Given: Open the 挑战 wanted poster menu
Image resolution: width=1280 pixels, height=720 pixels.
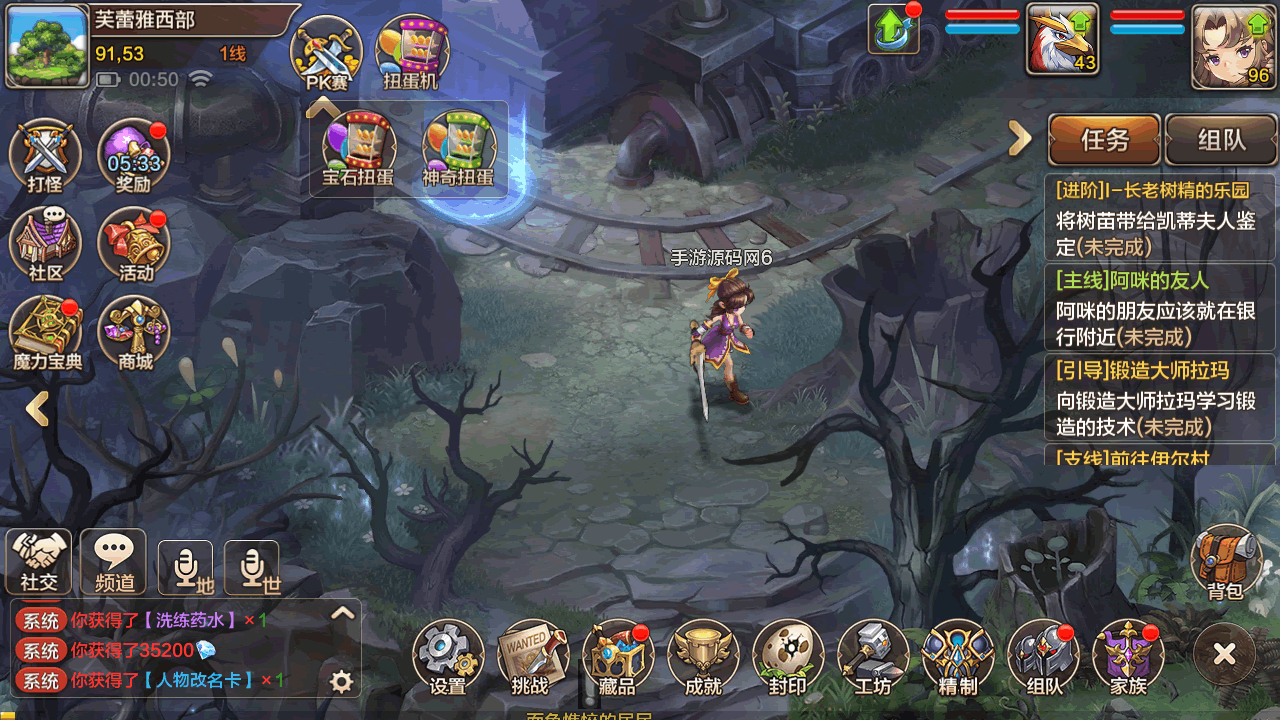Looking at the screenshot, I should coord(532,656).
